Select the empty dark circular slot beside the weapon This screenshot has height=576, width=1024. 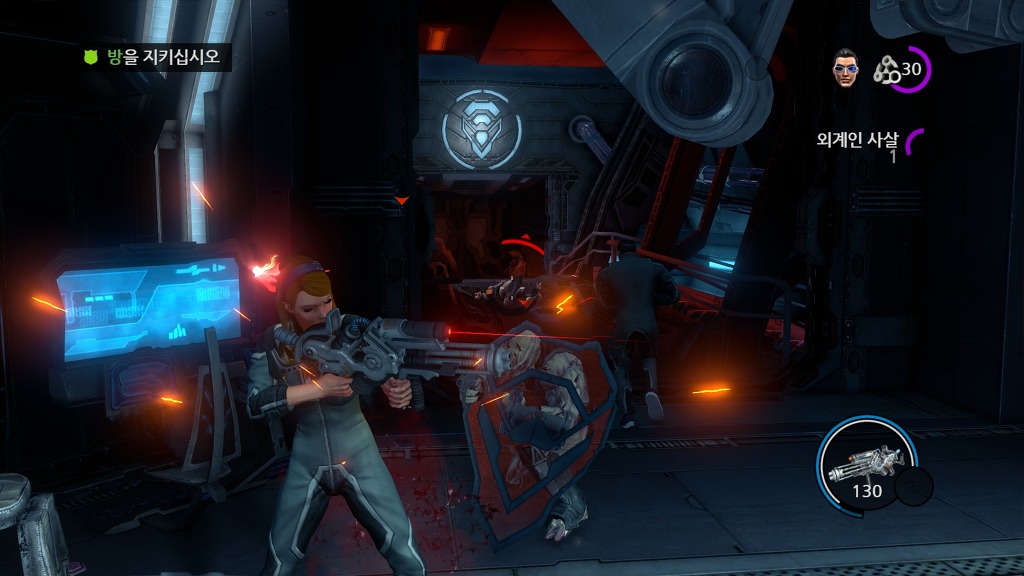(913, 487)
